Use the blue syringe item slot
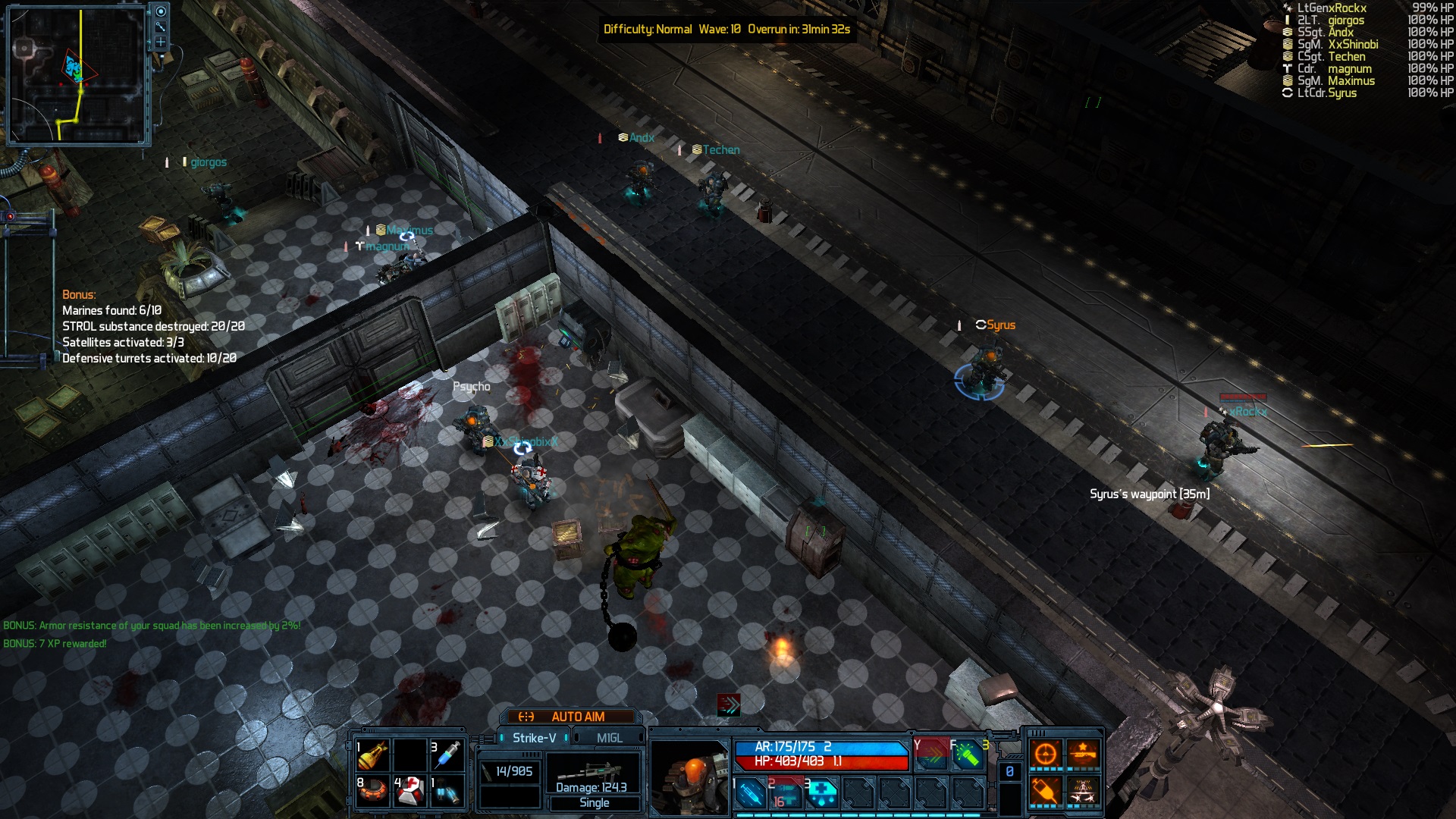1456x819 pixels. tap(448, 755)
